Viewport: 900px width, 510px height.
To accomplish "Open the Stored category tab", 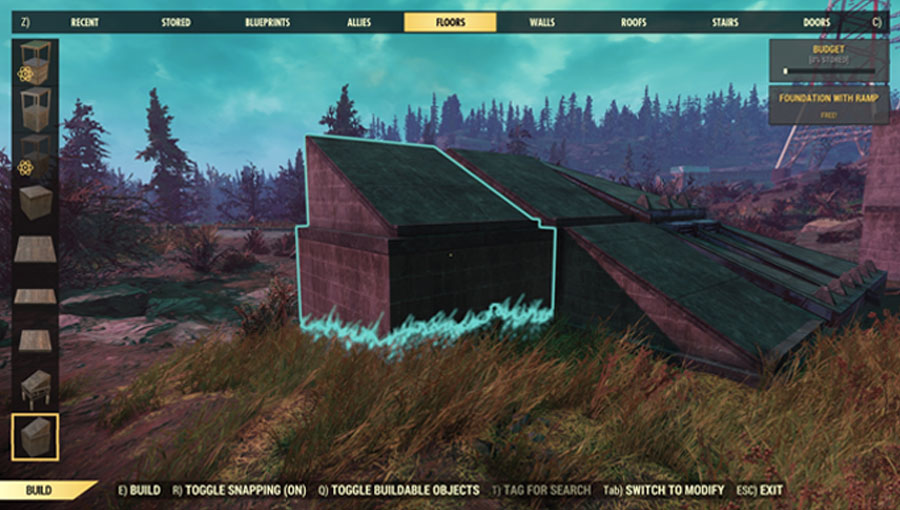I will [177, 22].
